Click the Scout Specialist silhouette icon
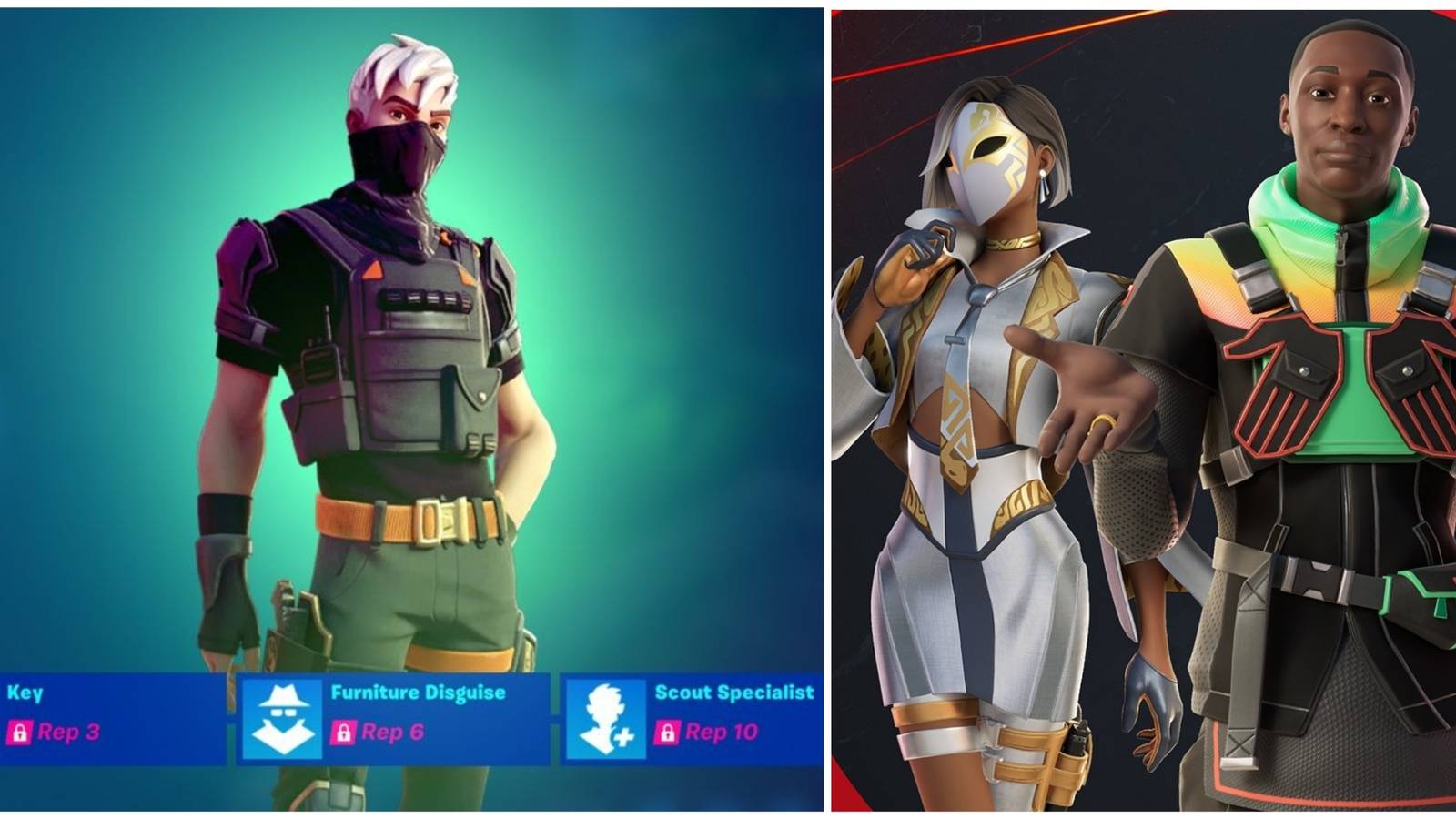The image size is (1456, 819). pos(603,713)
